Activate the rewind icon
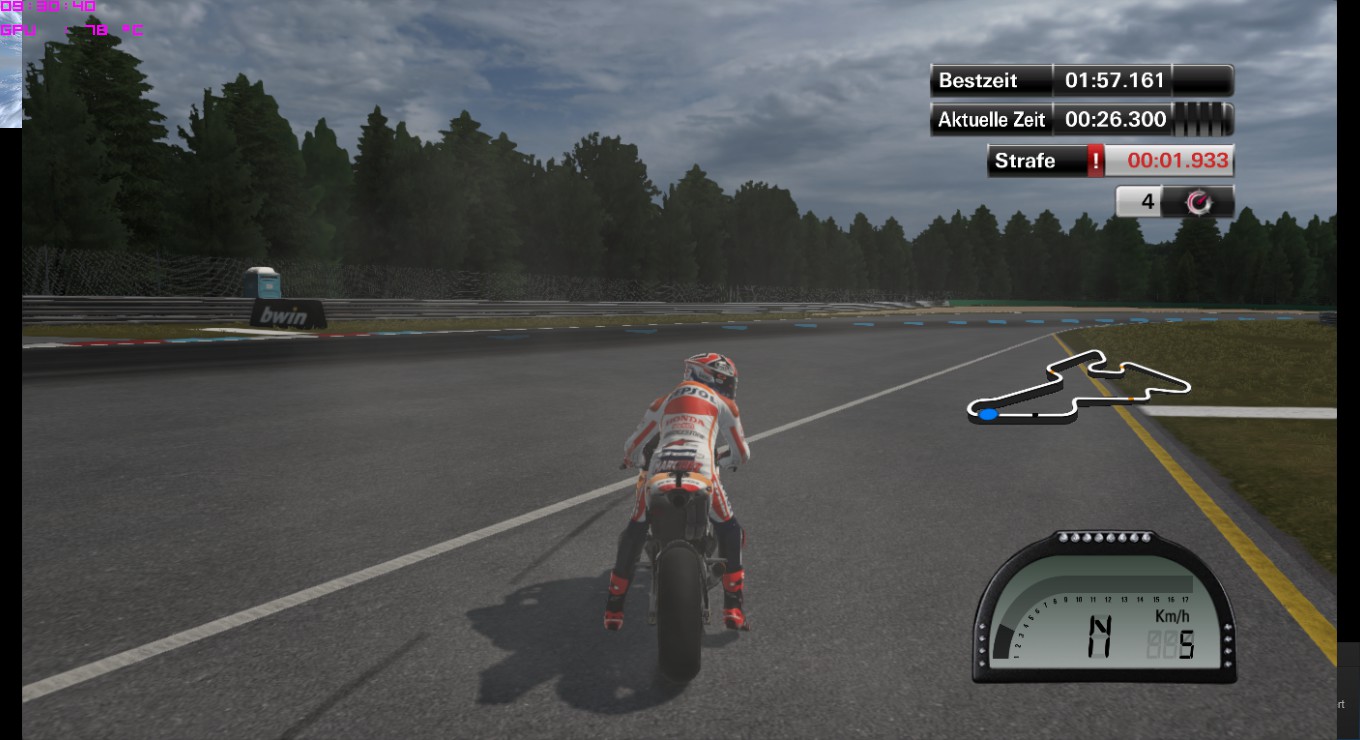This screenshot has width=1360, height=740. coord(1197,202)
